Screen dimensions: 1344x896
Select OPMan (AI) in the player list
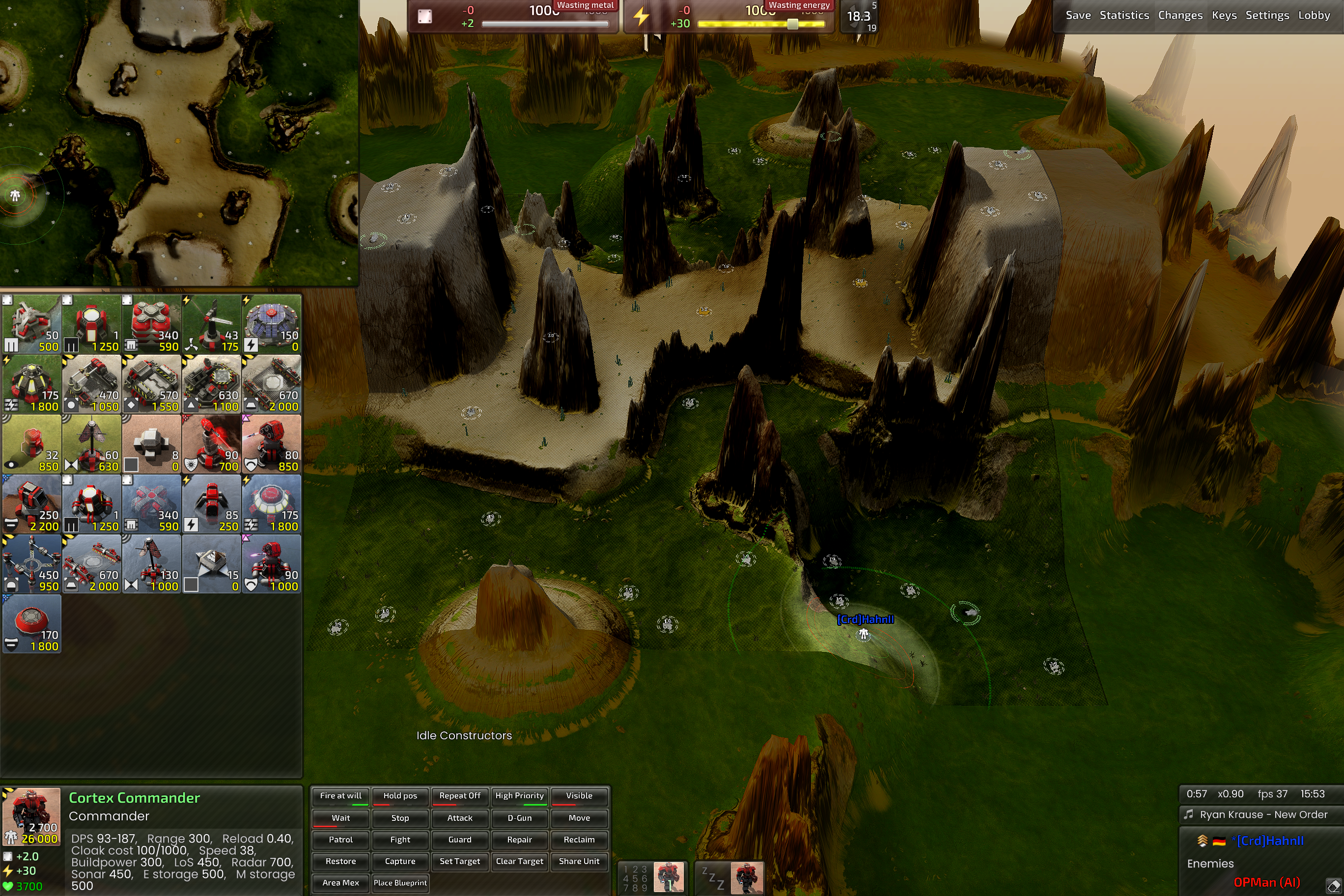[x=1266, y=882]
